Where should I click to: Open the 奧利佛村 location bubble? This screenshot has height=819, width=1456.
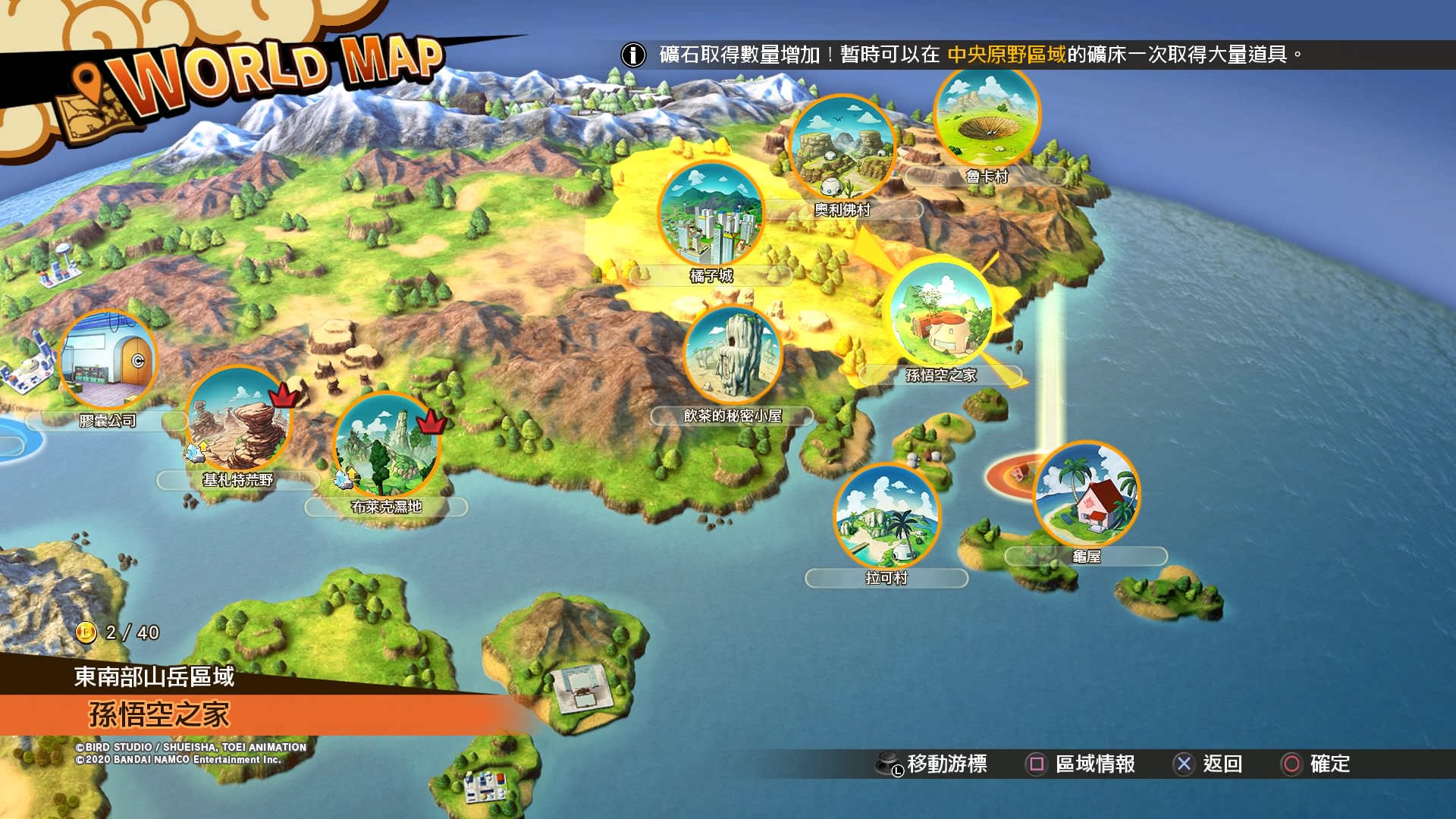click(x=842, y=148)
